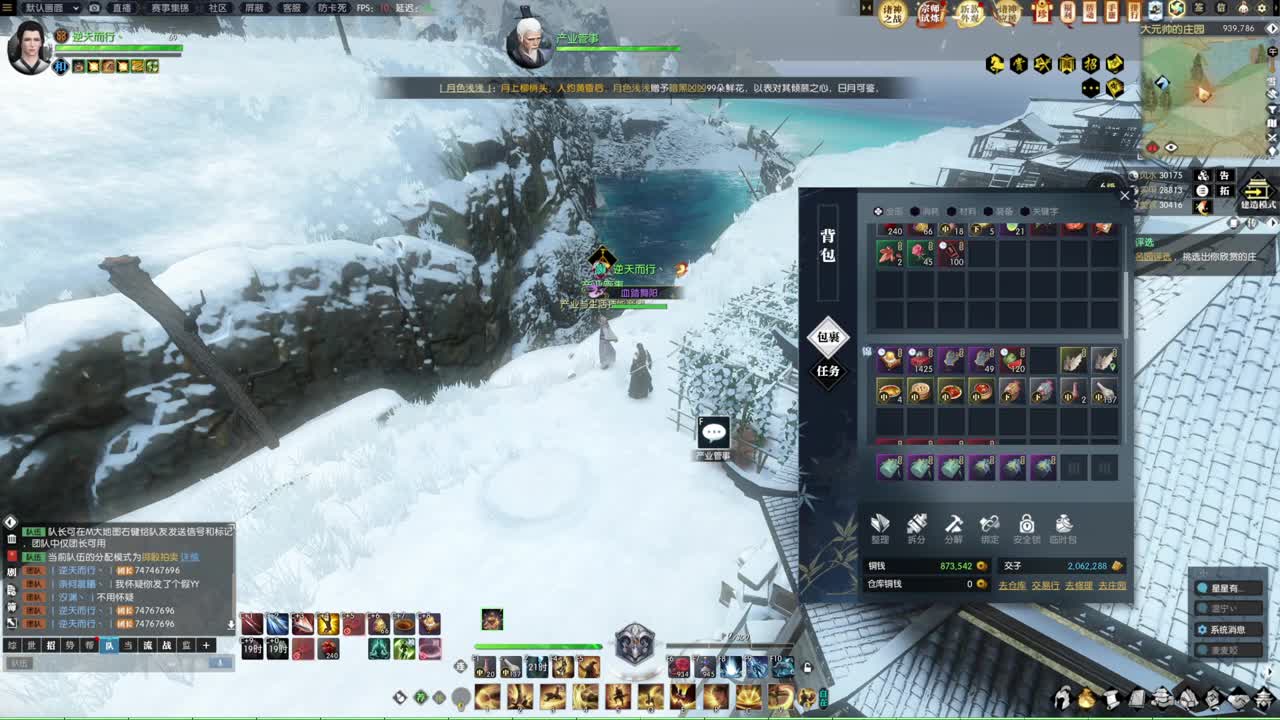Open the 分解 dismantle function
This screenshot has height=720, width=1280.
tap(953, 528)
